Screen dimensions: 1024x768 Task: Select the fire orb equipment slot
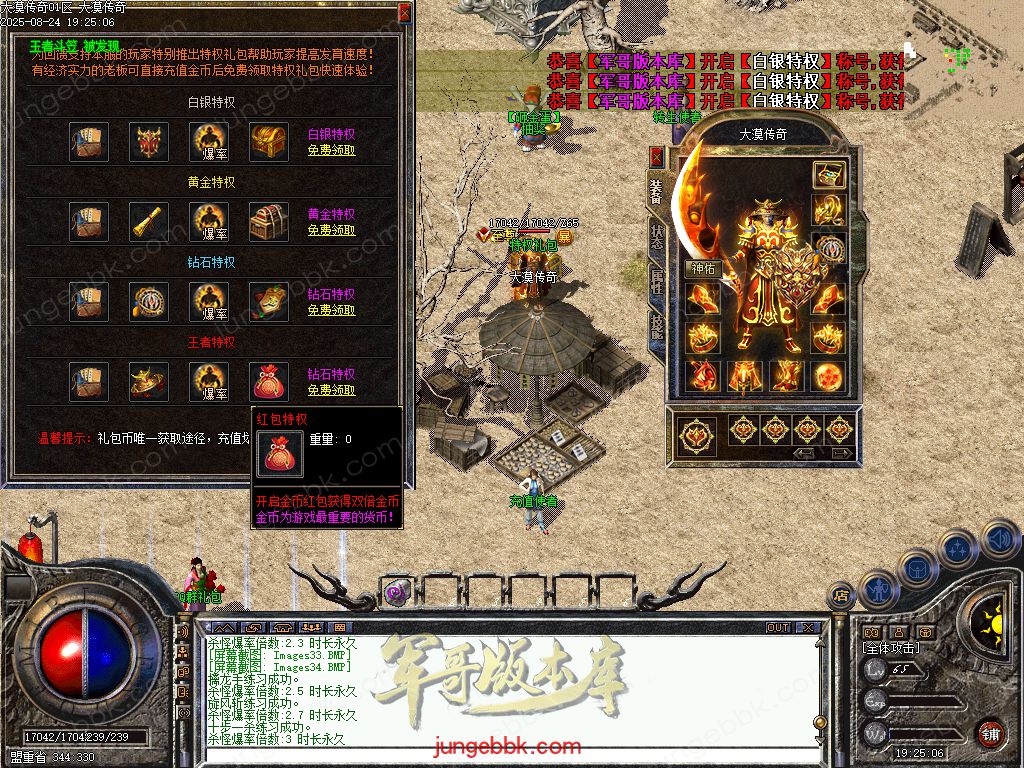tap(827, 376)
